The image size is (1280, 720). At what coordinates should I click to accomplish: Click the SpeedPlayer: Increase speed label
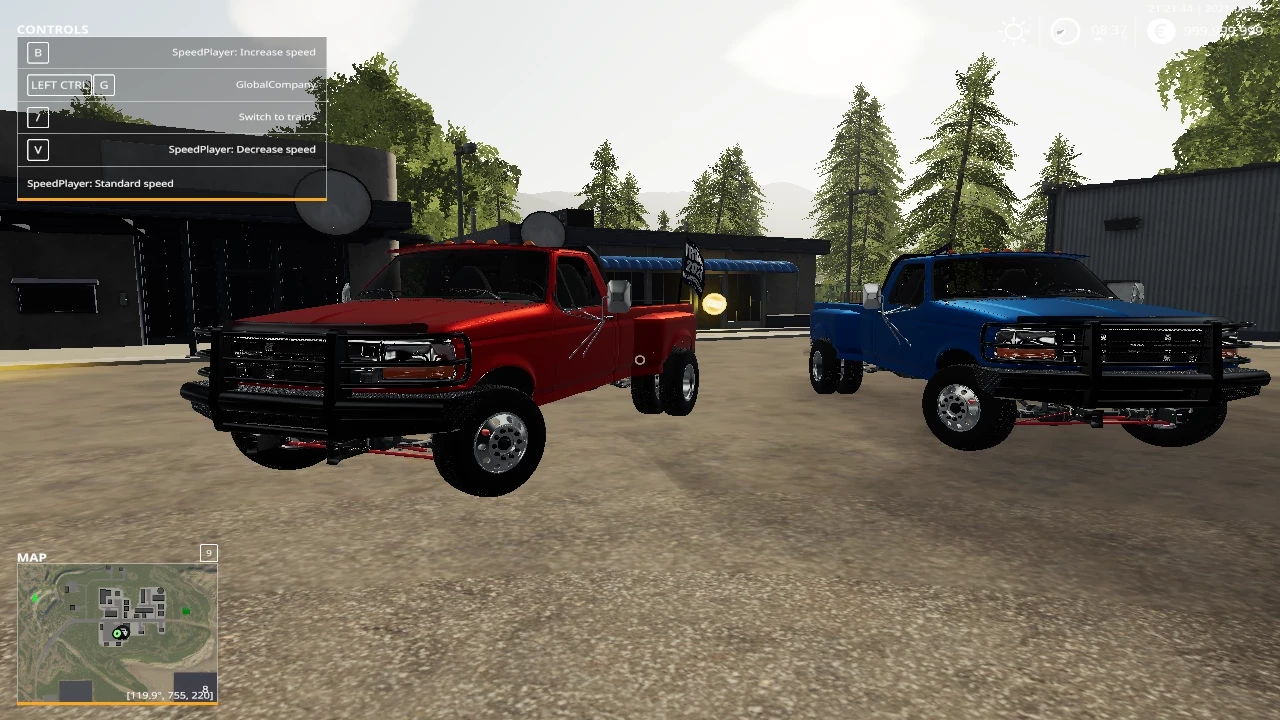pos(243,51)
